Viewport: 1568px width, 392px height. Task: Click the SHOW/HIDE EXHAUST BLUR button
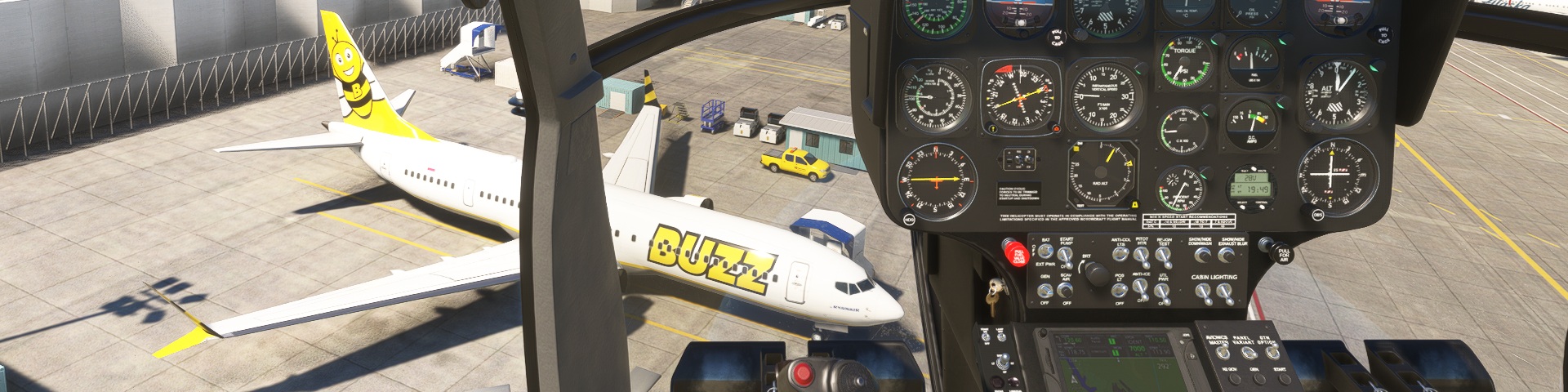[x=1225, y=255]
